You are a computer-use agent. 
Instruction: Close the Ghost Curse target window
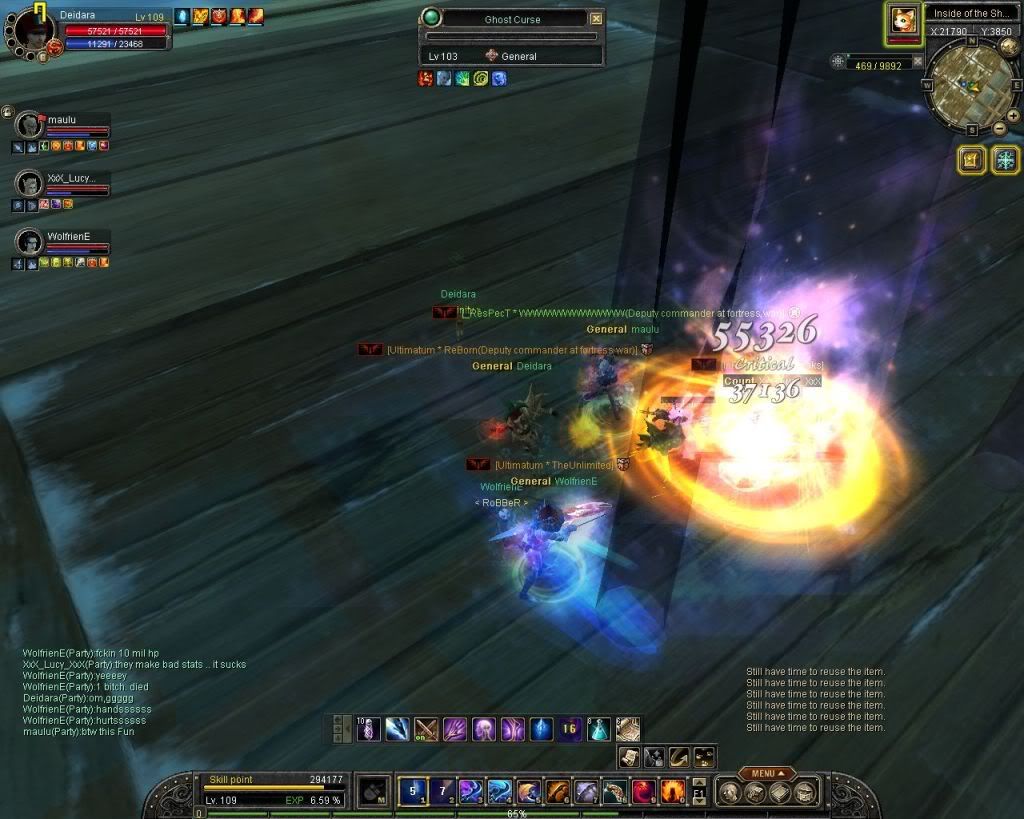[x=596, y=19]
